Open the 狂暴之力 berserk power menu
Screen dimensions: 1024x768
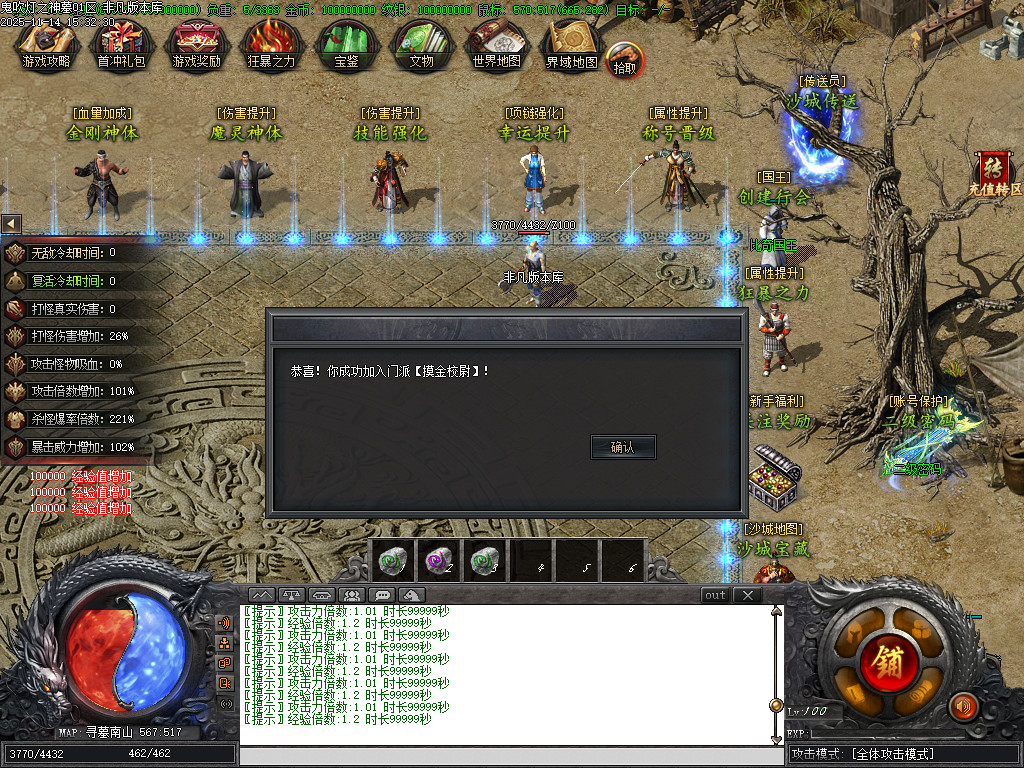pyautogui.click(x=271, y=45)
